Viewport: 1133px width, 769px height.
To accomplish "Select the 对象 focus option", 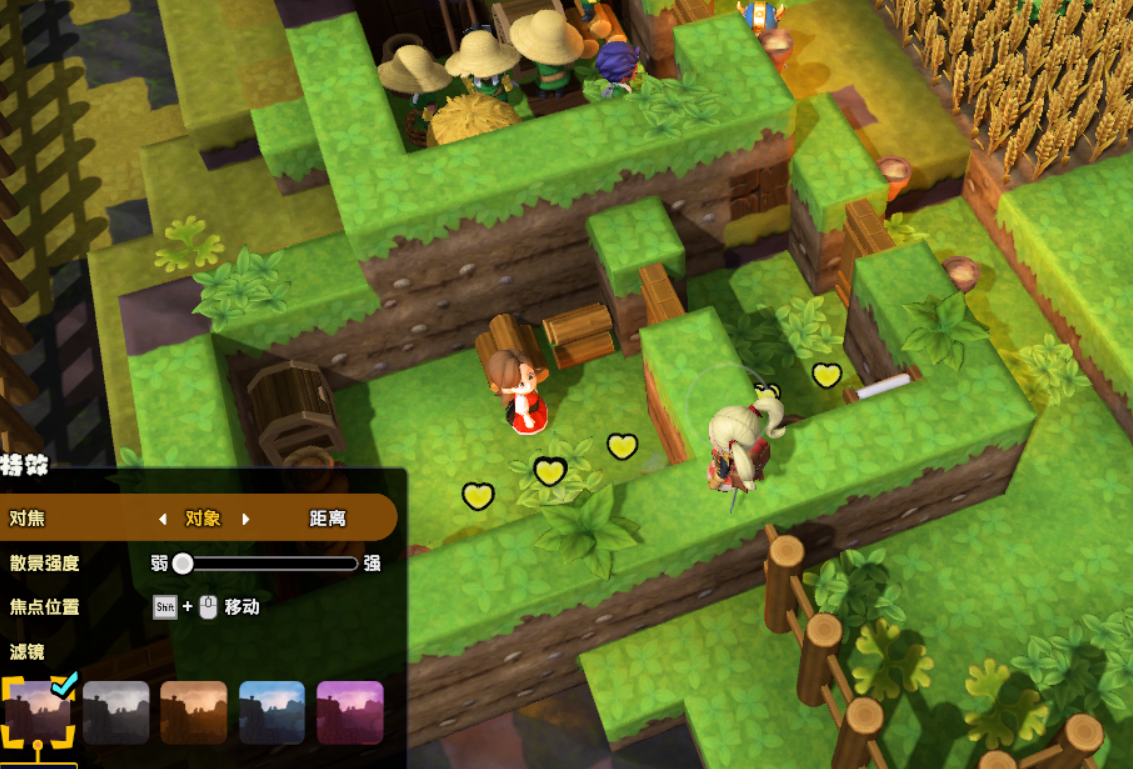I will [203, 518].
